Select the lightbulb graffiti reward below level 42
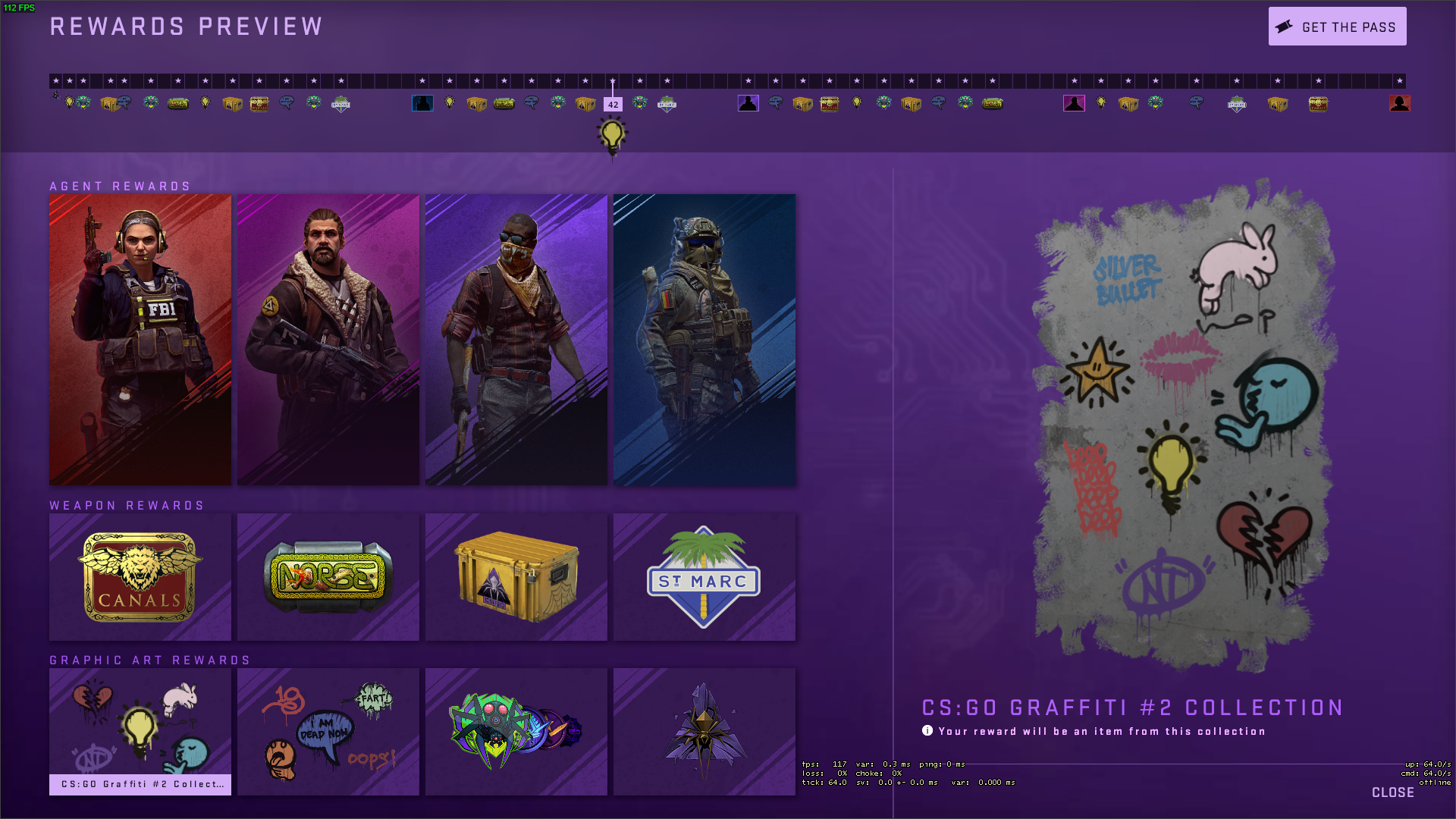Image resolution: width=1456 pixels, height=819 pixels. pos(612,134)
